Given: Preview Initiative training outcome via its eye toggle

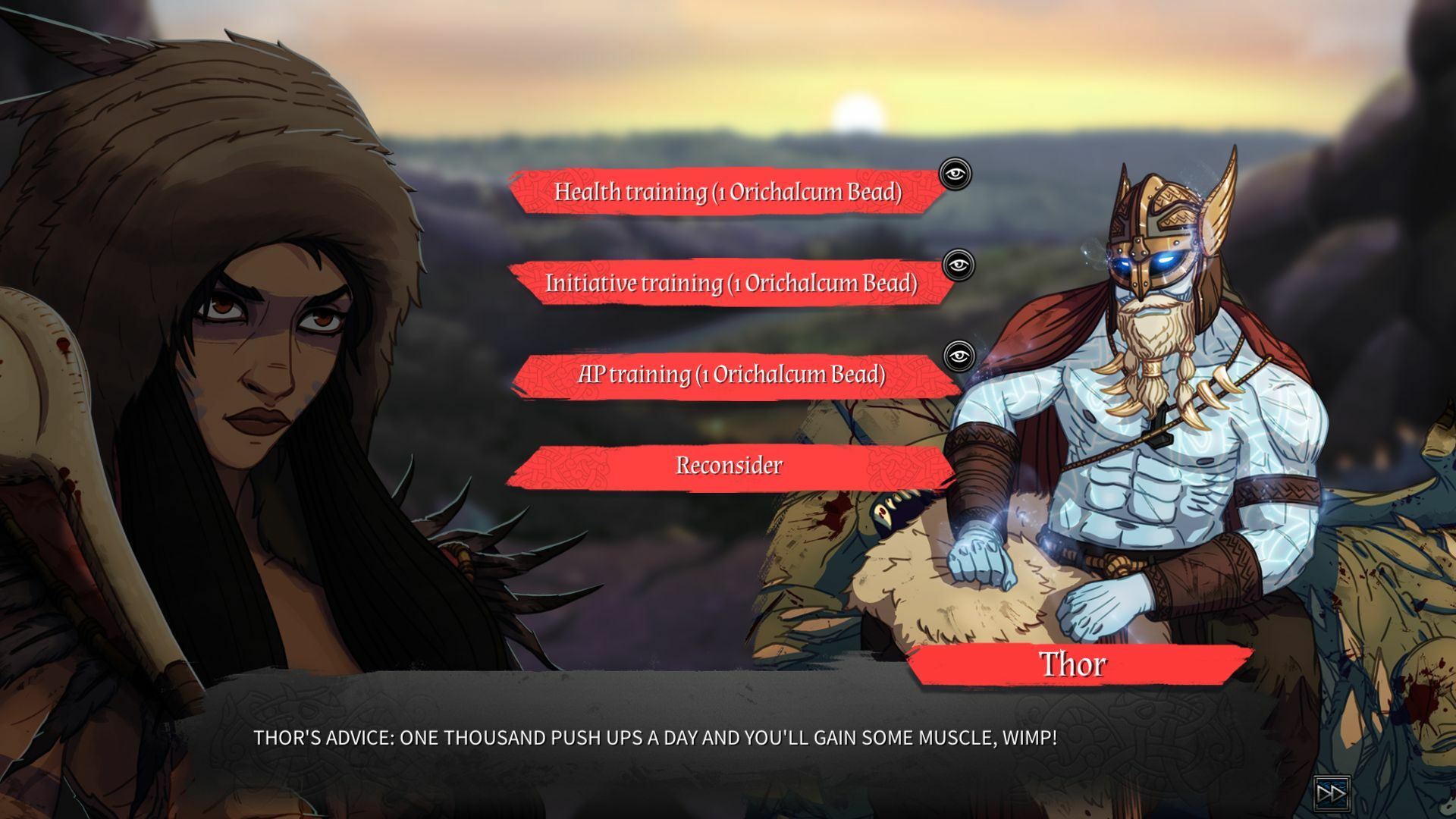Looking at the screenshot, I should (x=959, y=265).
